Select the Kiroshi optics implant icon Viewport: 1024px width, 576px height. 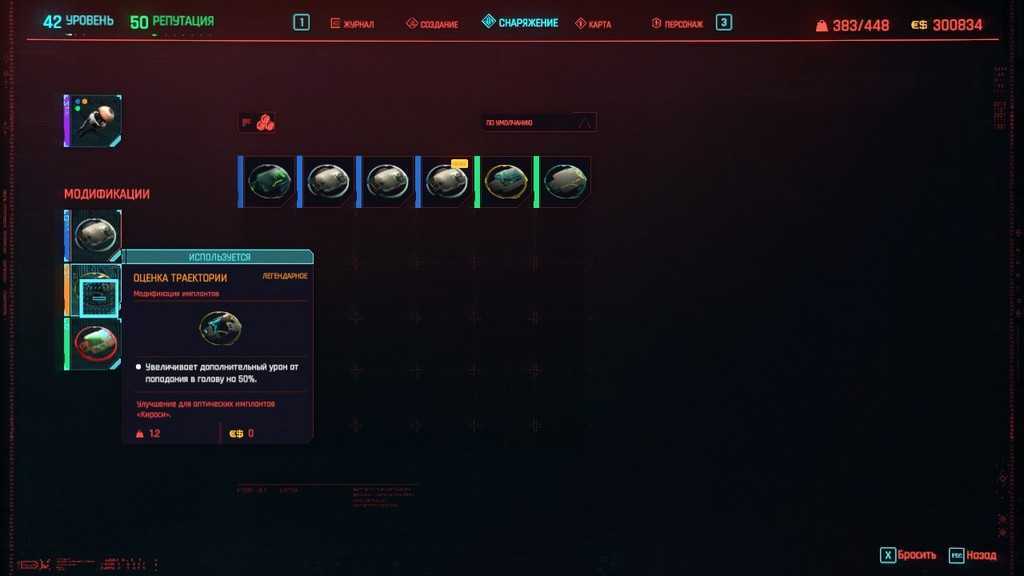[93, 121]
